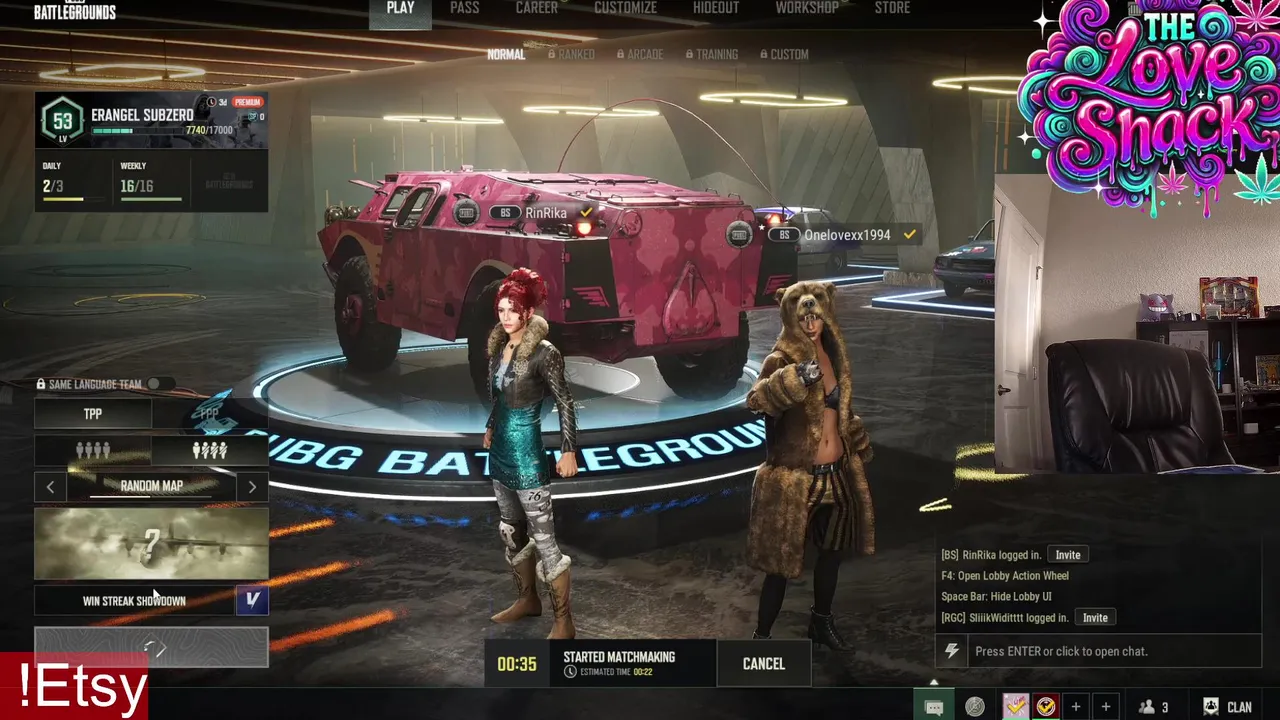
Task: Show the next map with right arrow
Action: tap(252, 487)
